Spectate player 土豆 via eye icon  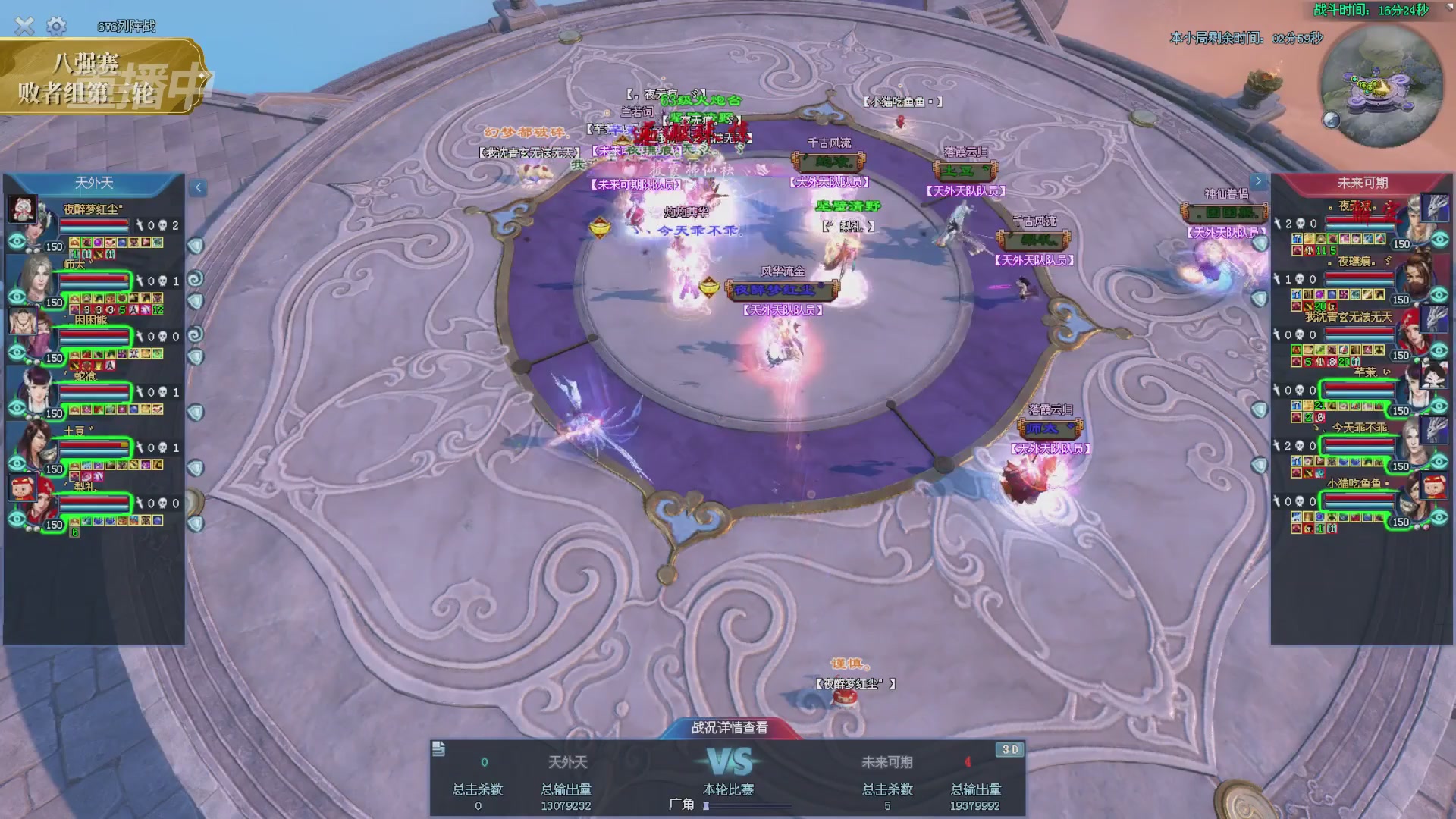tap(17, 463)
